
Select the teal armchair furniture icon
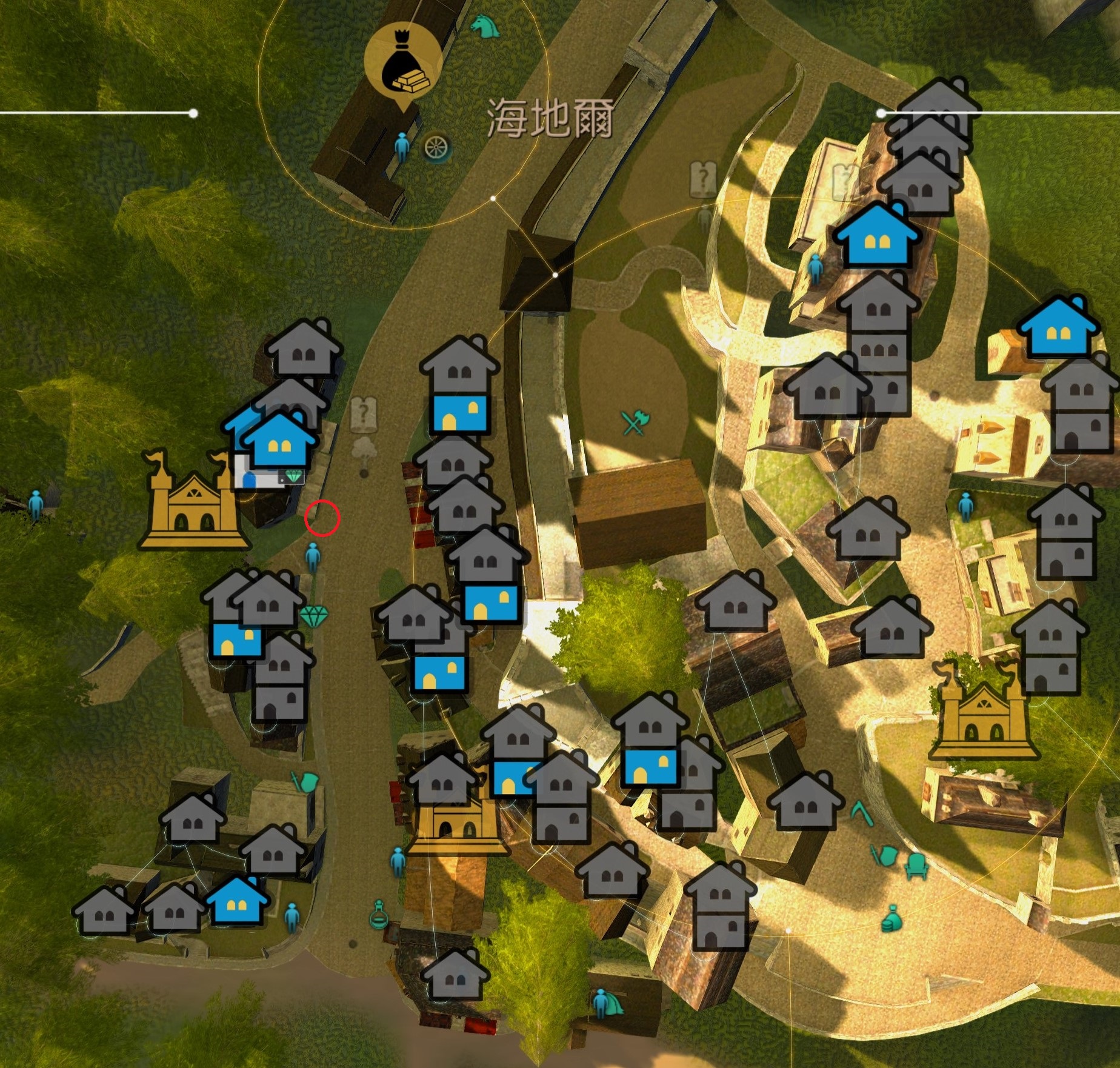916,866
